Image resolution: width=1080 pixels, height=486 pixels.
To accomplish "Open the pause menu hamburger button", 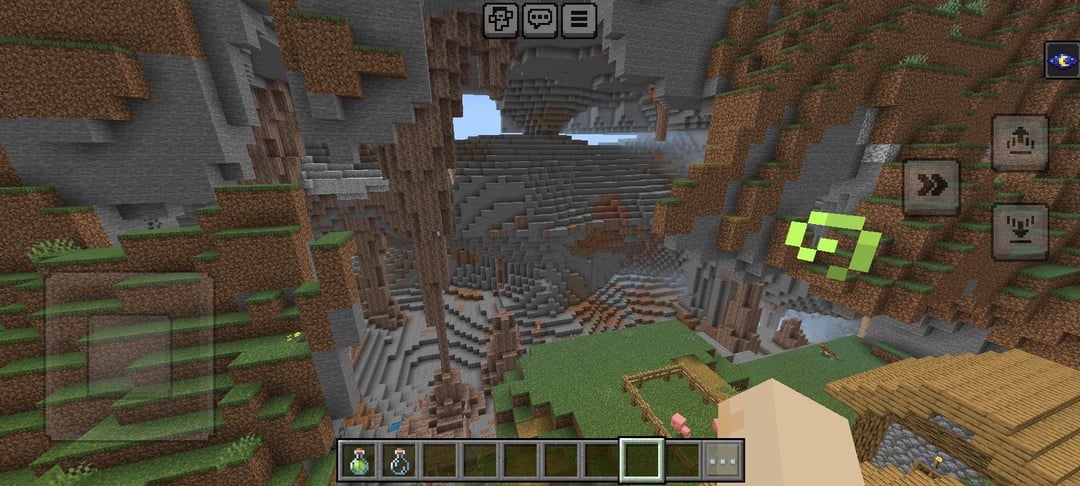I will coord(578,19).
